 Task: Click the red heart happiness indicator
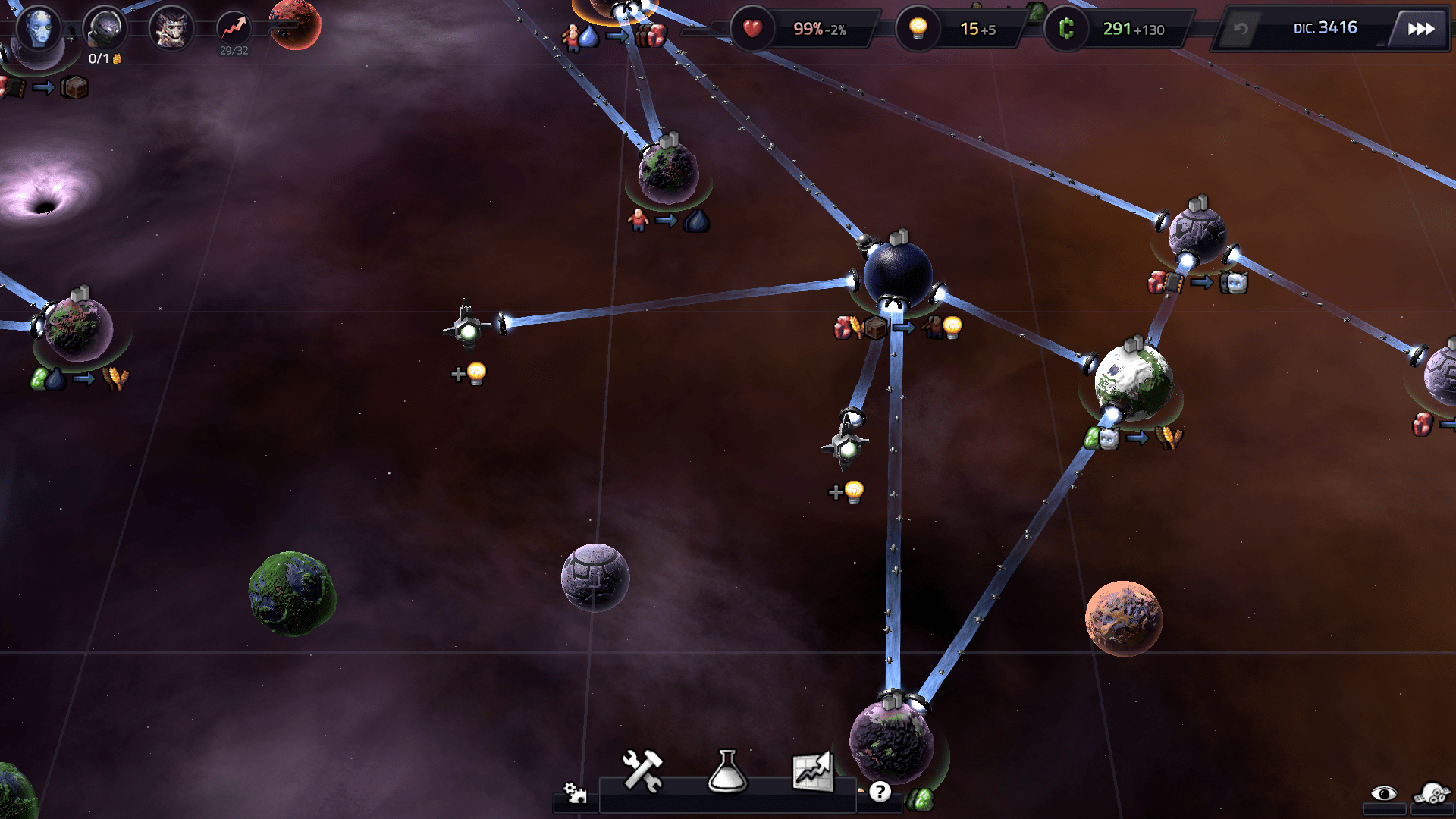click(752, 29)
